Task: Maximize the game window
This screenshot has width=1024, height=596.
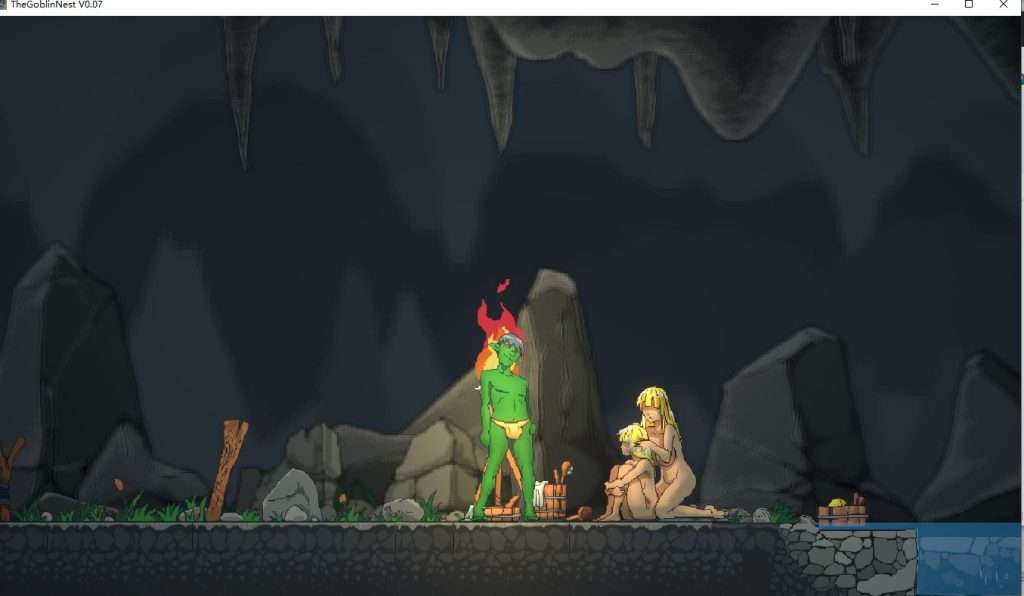Action: point(968,5)
